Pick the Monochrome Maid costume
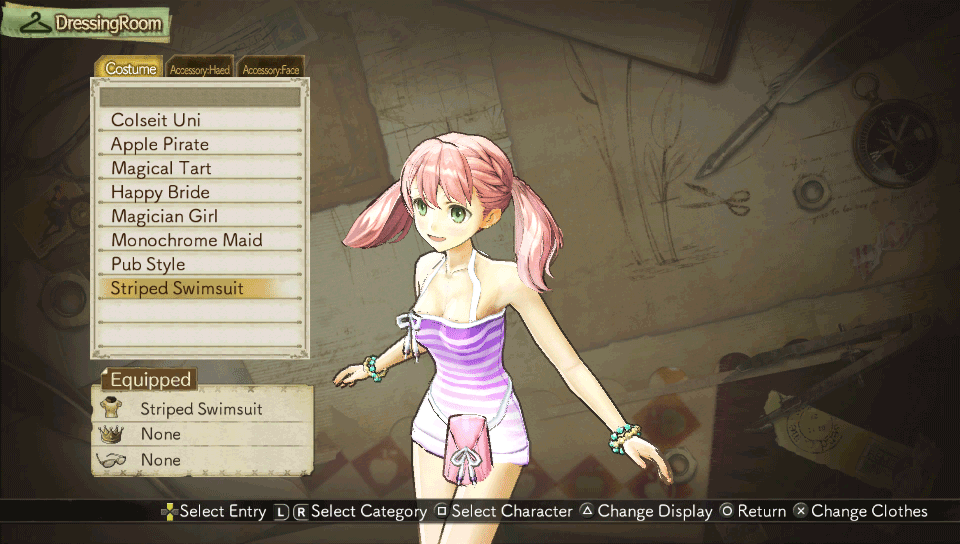The image size is (960, 544). [x=200, y=240]
